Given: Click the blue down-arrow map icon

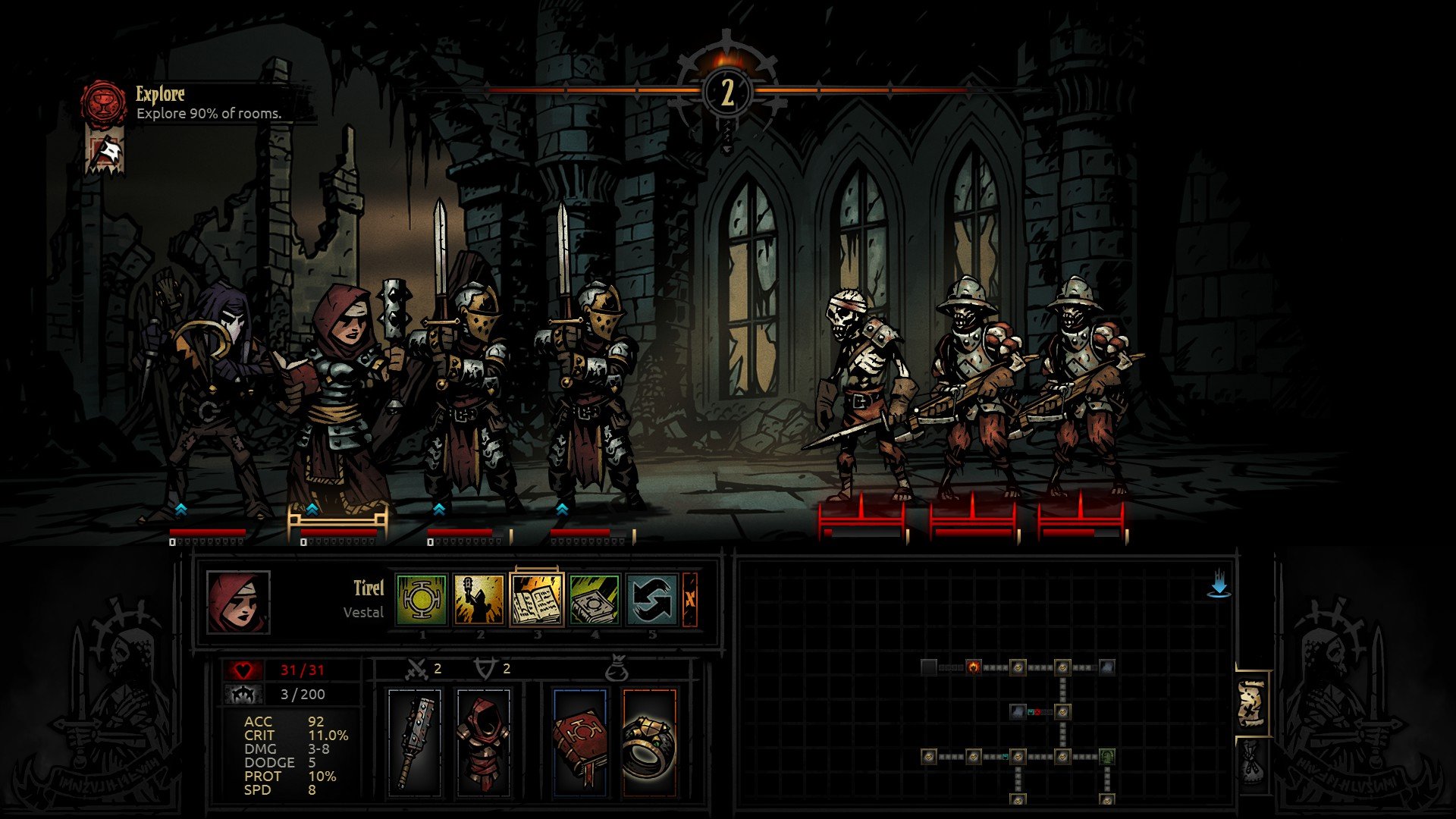Looking at the screenshot, I should click(1219, 584).
